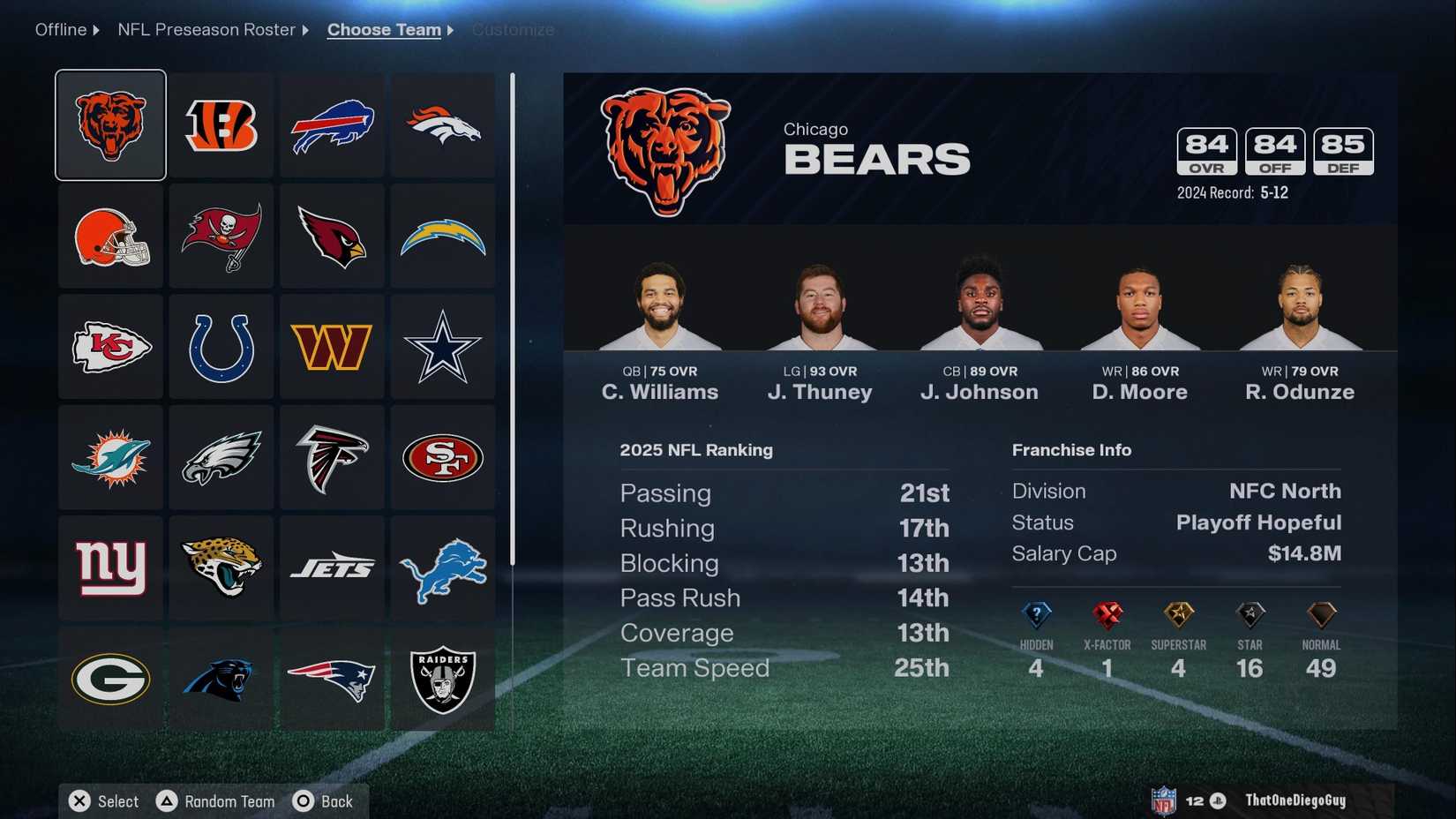Click the Kansas City Chiefs logo
Viewport: 1456px width, 819px height.
(109, 346)
